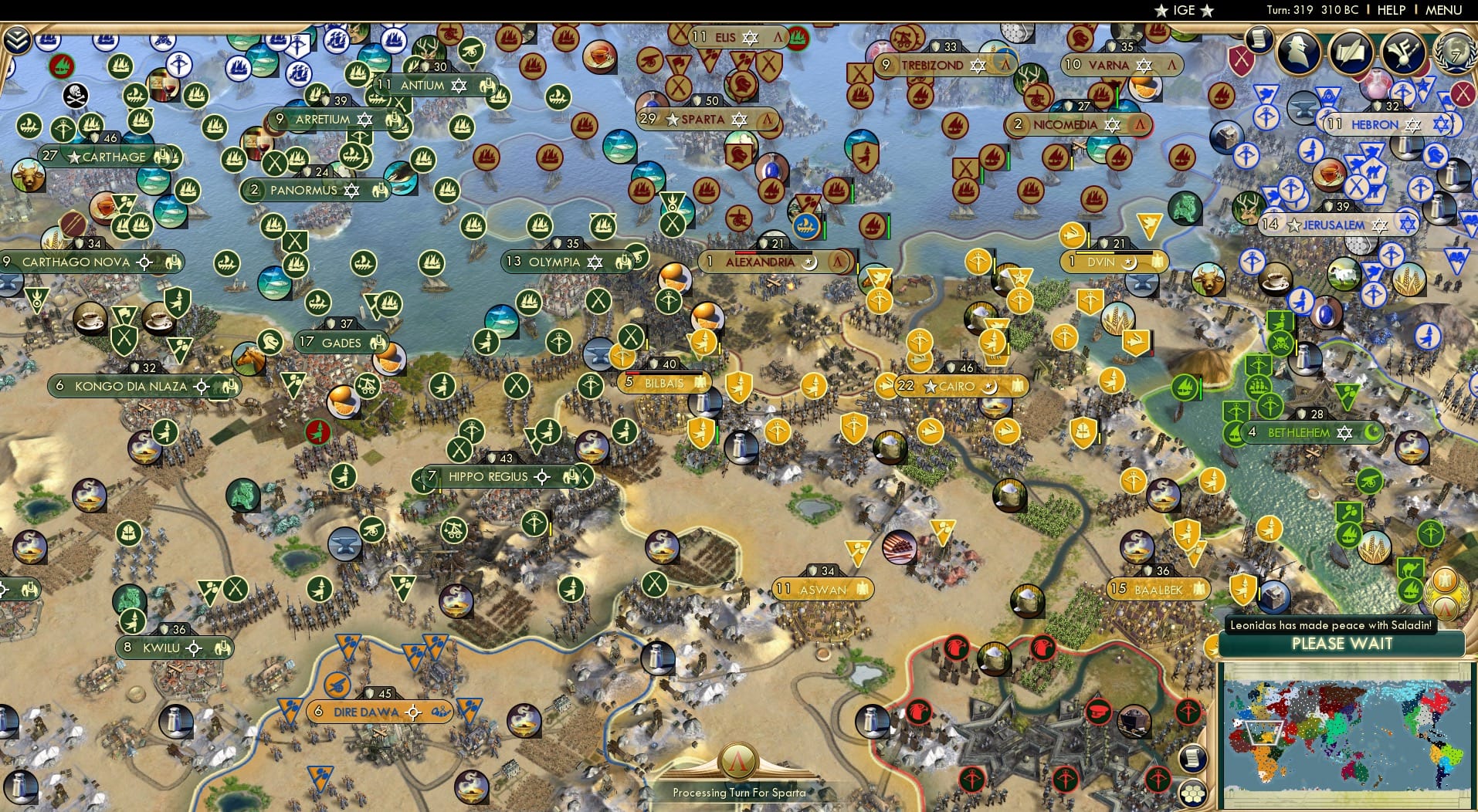
Task: Click the PLEASE WAIT turn banner
Action: coord(1341,645)
